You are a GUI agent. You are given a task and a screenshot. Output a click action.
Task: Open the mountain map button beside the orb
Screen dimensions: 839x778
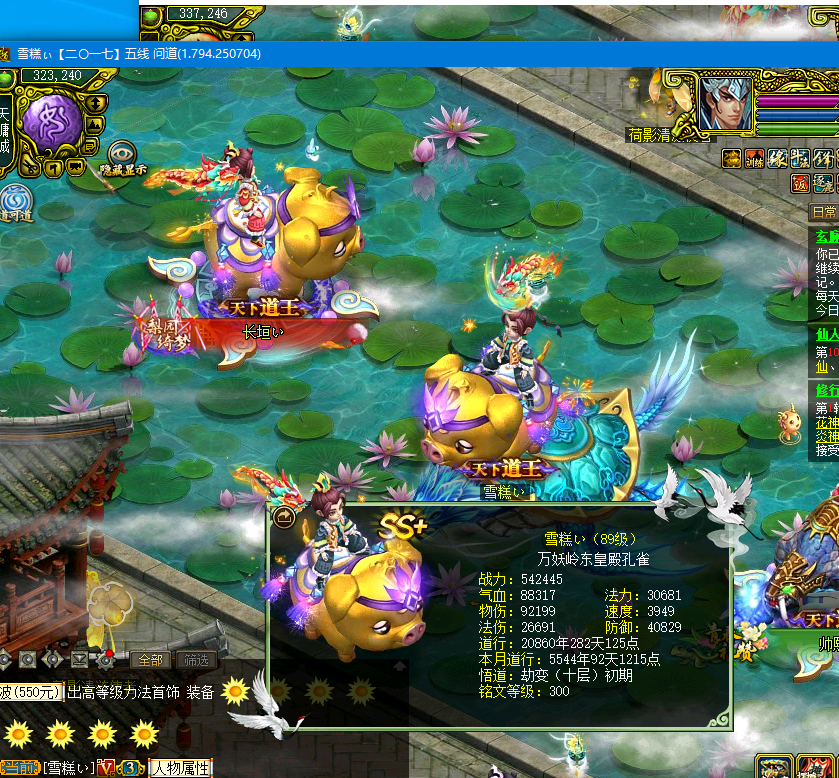pos(95,125)
